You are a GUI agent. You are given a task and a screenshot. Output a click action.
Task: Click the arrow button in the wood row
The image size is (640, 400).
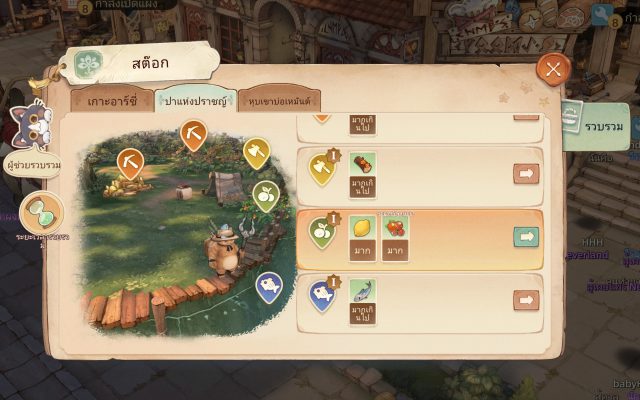click(x=526, y=173)
